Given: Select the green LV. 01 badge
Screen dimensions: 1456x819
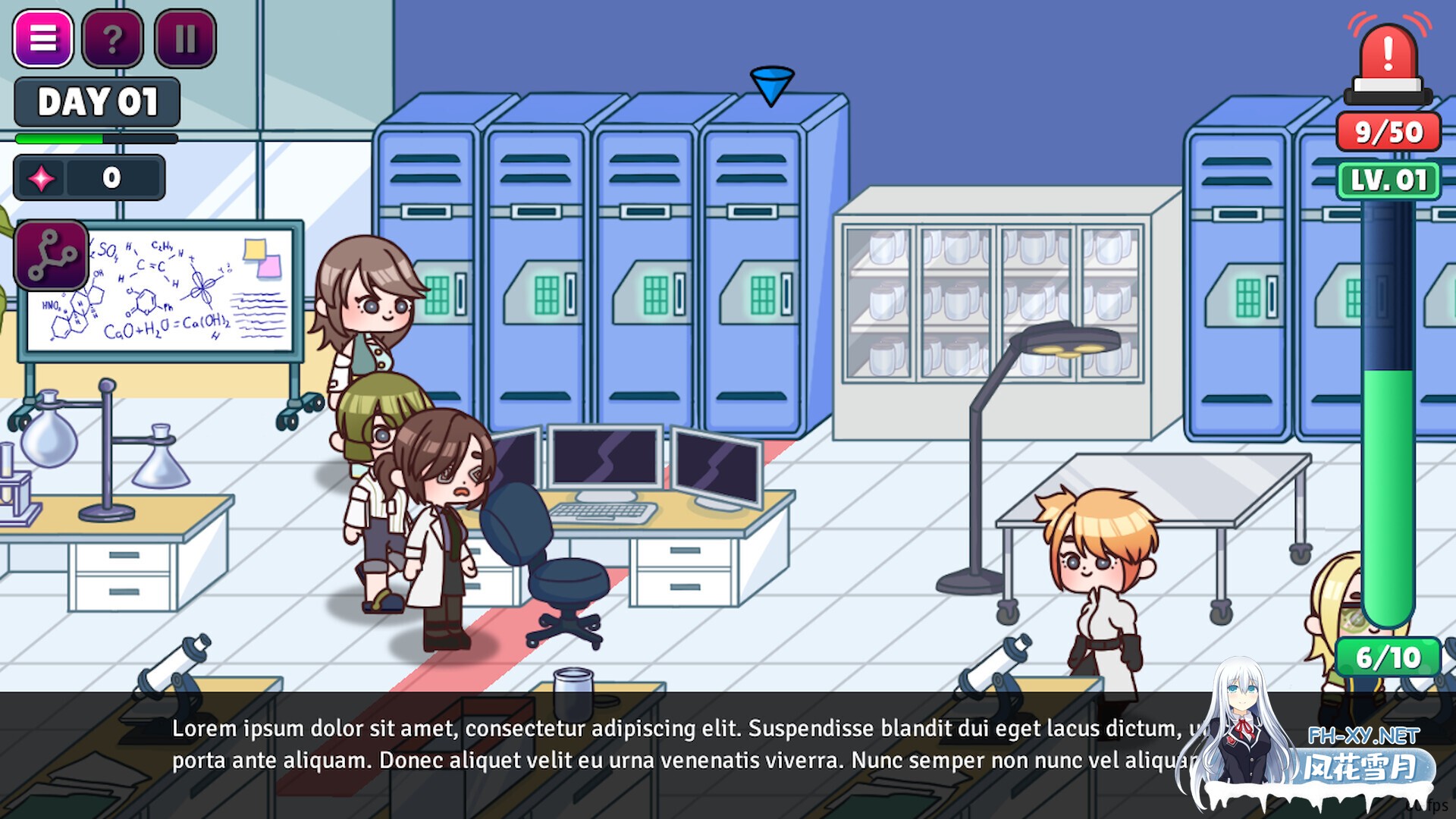Looking at the screenshot, I should click(x=1388, y=179).
